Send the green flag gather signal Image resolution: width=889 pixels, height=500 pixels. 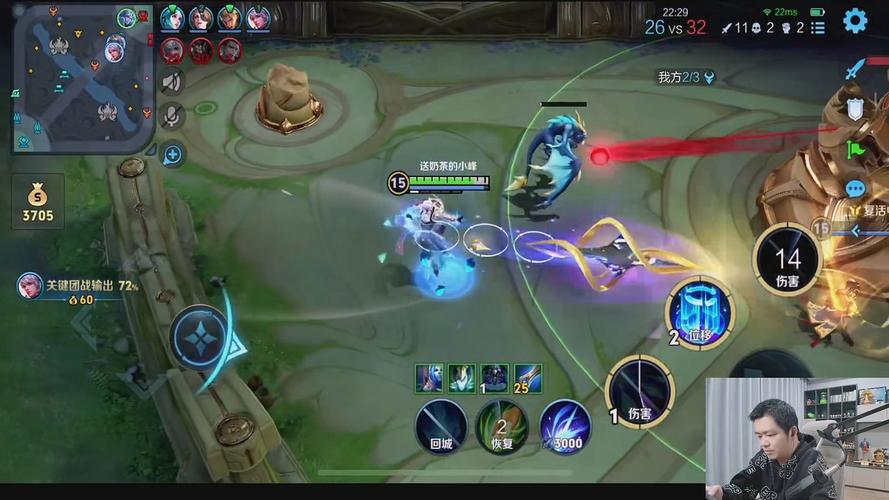pyautogui.click(x=856, y=149)
